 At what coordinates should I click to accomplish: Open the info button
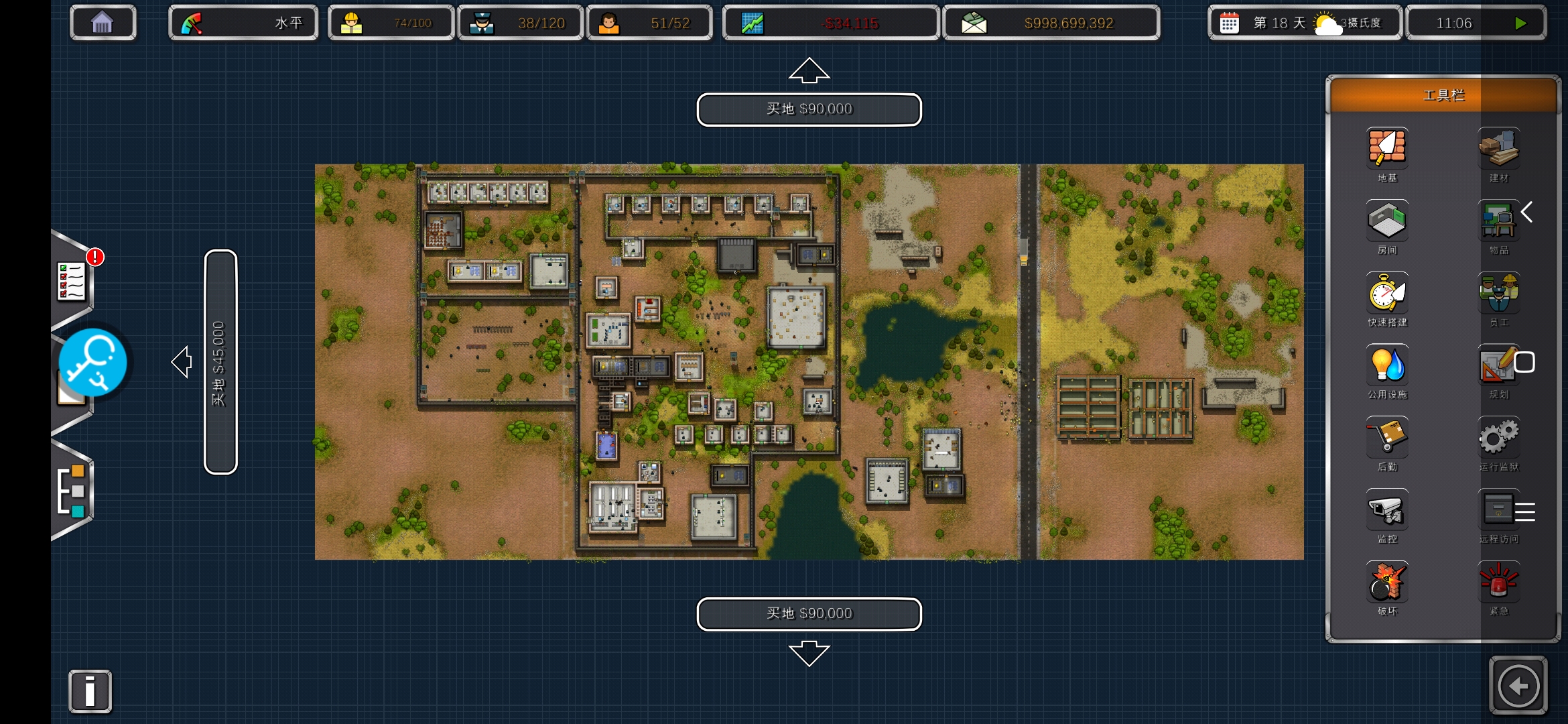pos(90,691)
